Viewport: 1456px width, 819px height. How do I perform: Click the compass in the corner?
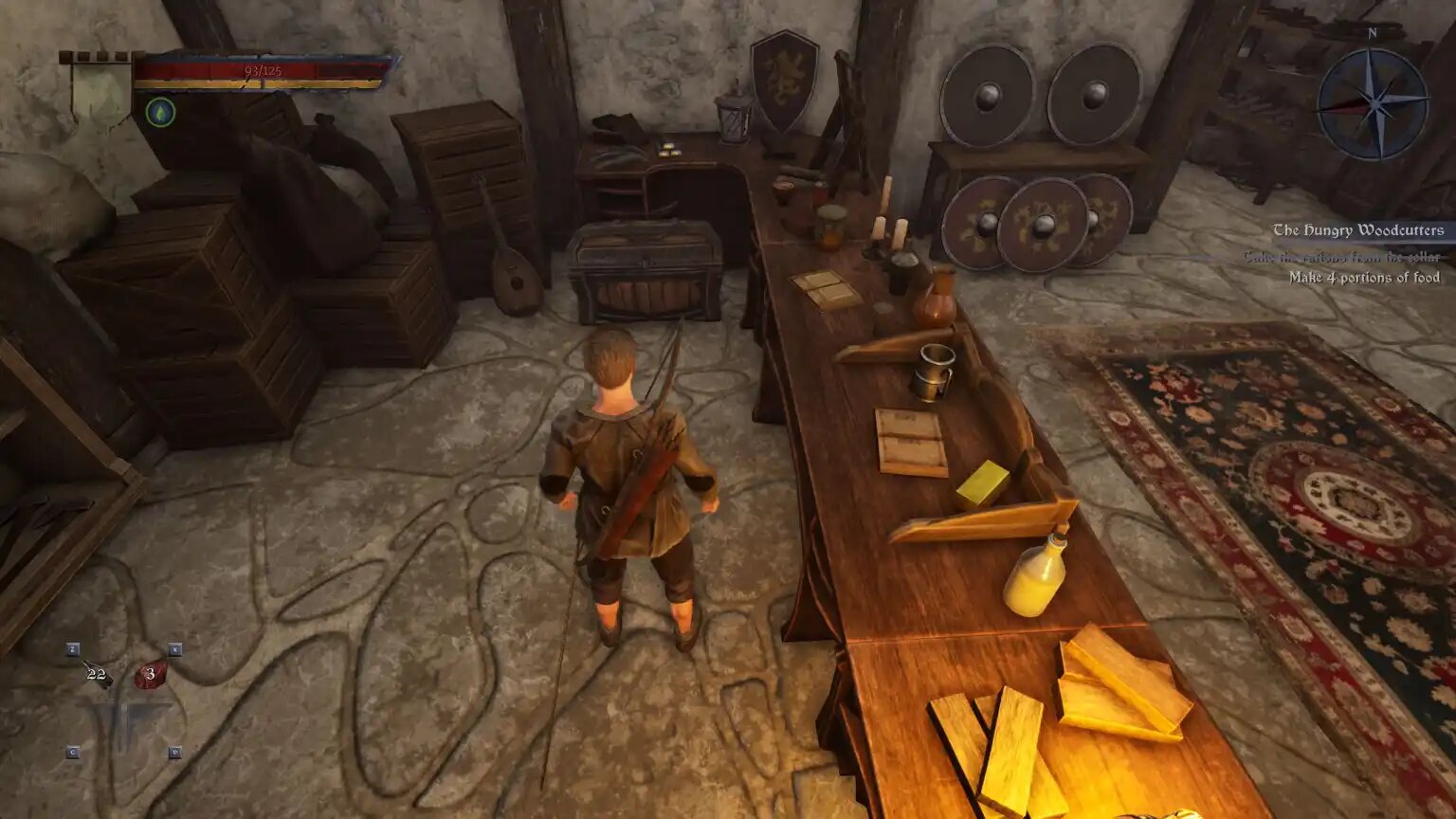[1372, 102]
